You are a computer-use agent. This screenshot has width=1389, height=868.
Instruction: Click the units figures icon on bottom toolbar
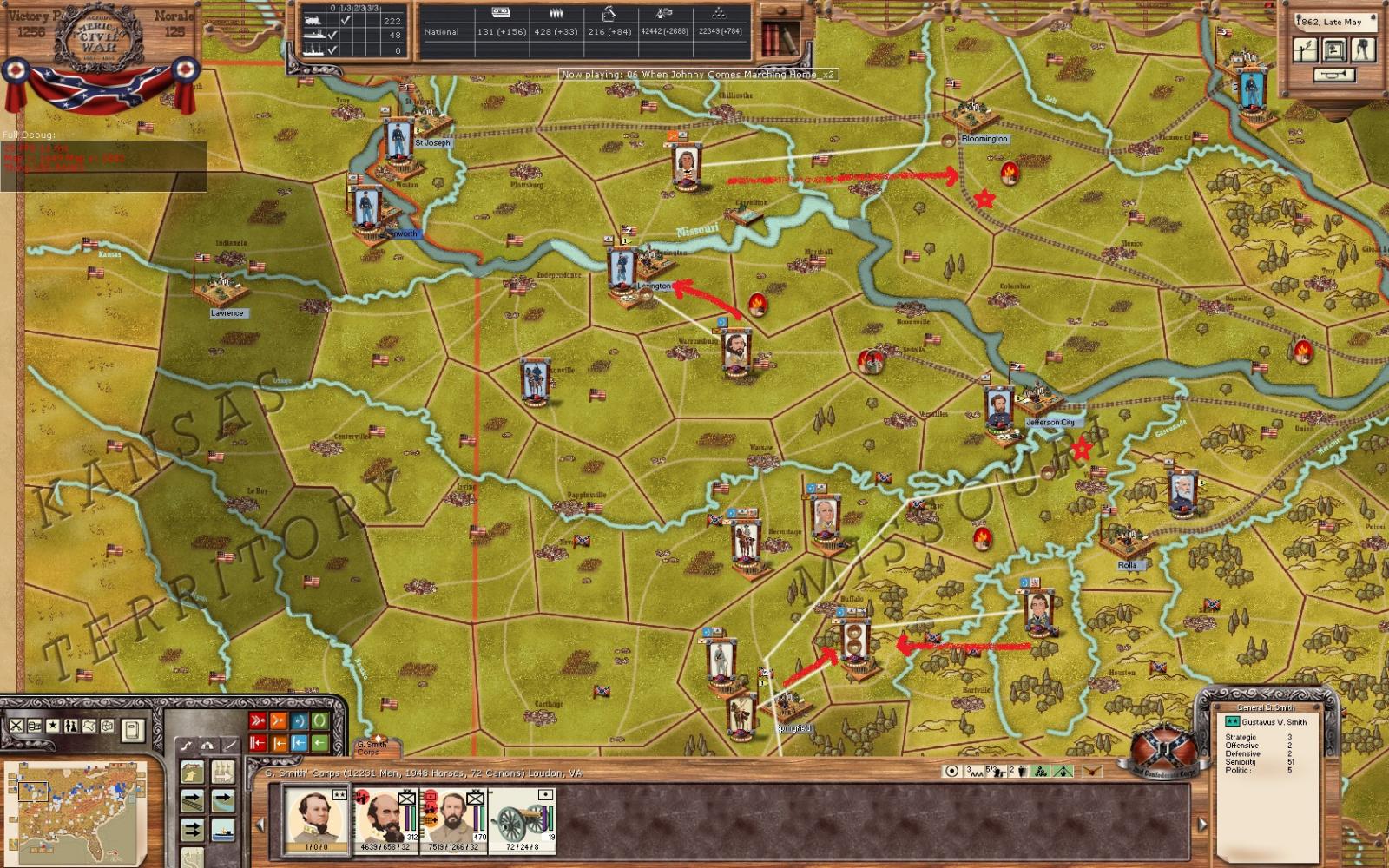72,727
